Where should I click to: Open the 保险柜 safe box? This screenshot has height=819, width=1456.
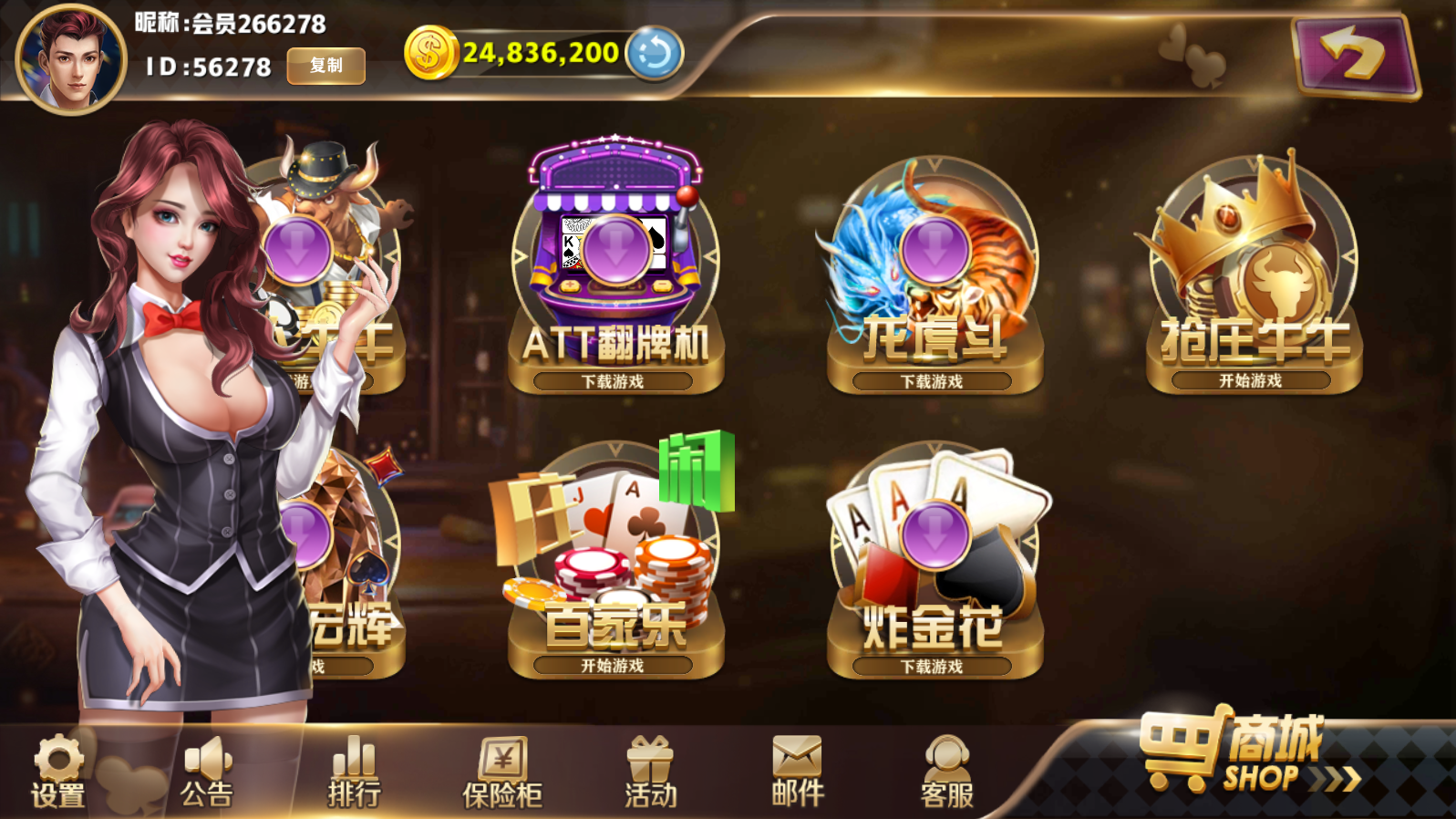click(502, 772)
